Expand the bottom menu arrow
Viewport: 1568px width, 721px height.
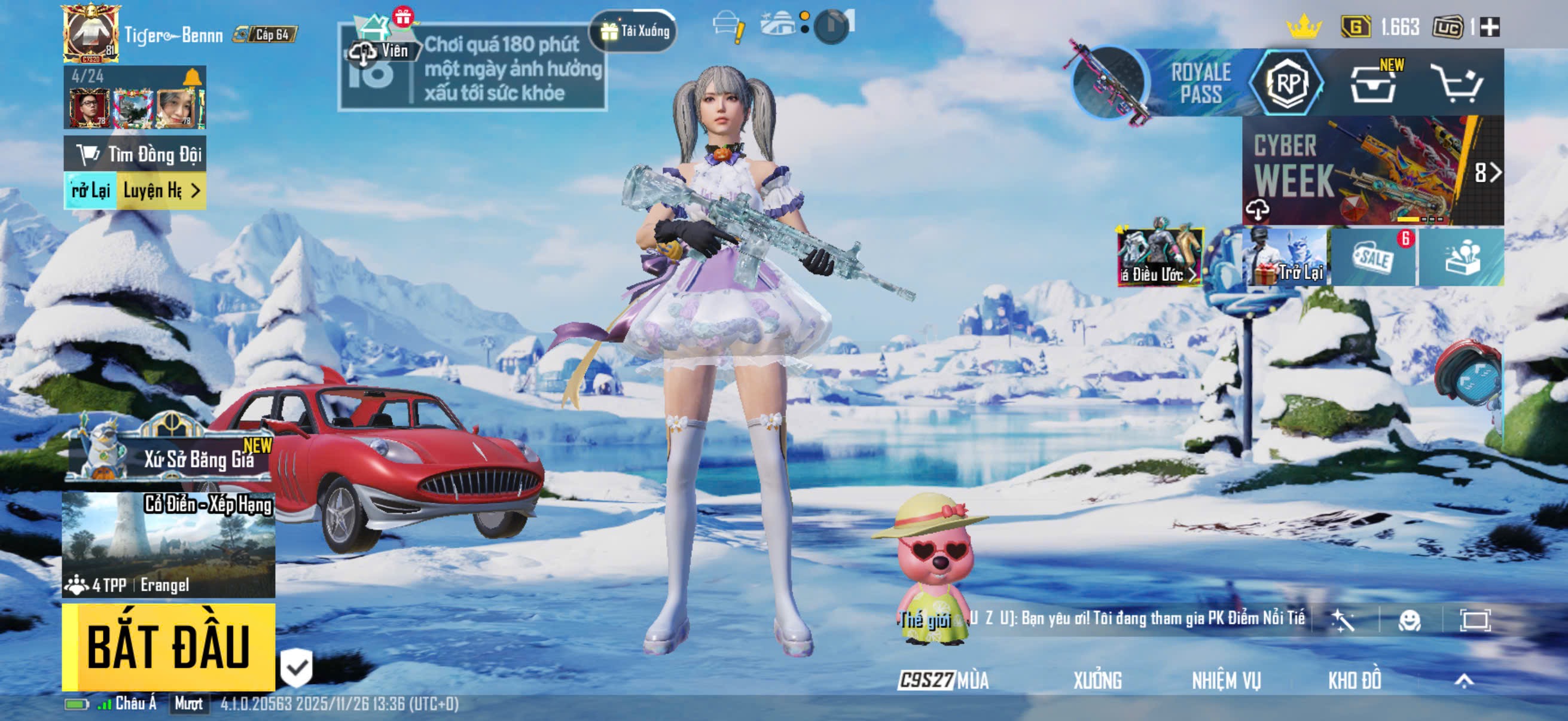[x=1464, y=680]
